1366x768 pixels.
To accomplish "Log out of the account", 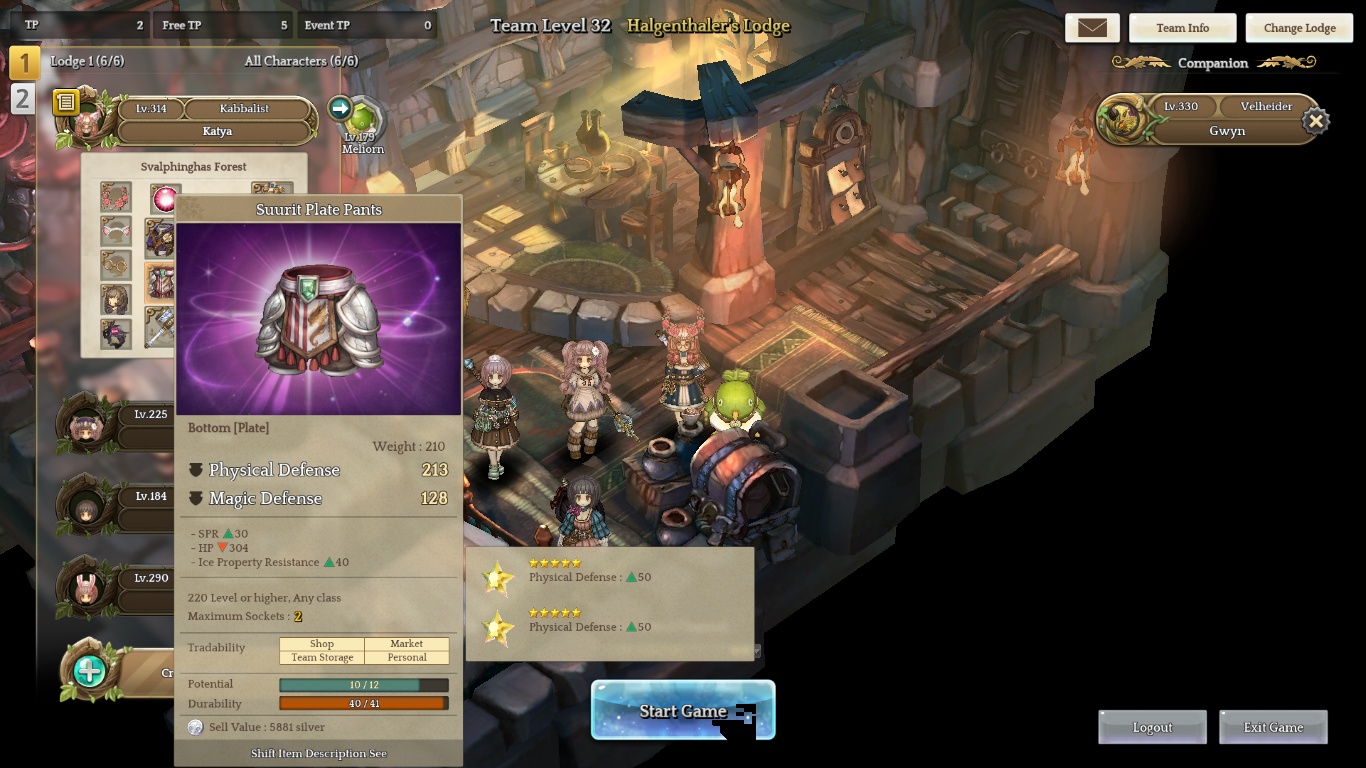I will (1152, 727).
